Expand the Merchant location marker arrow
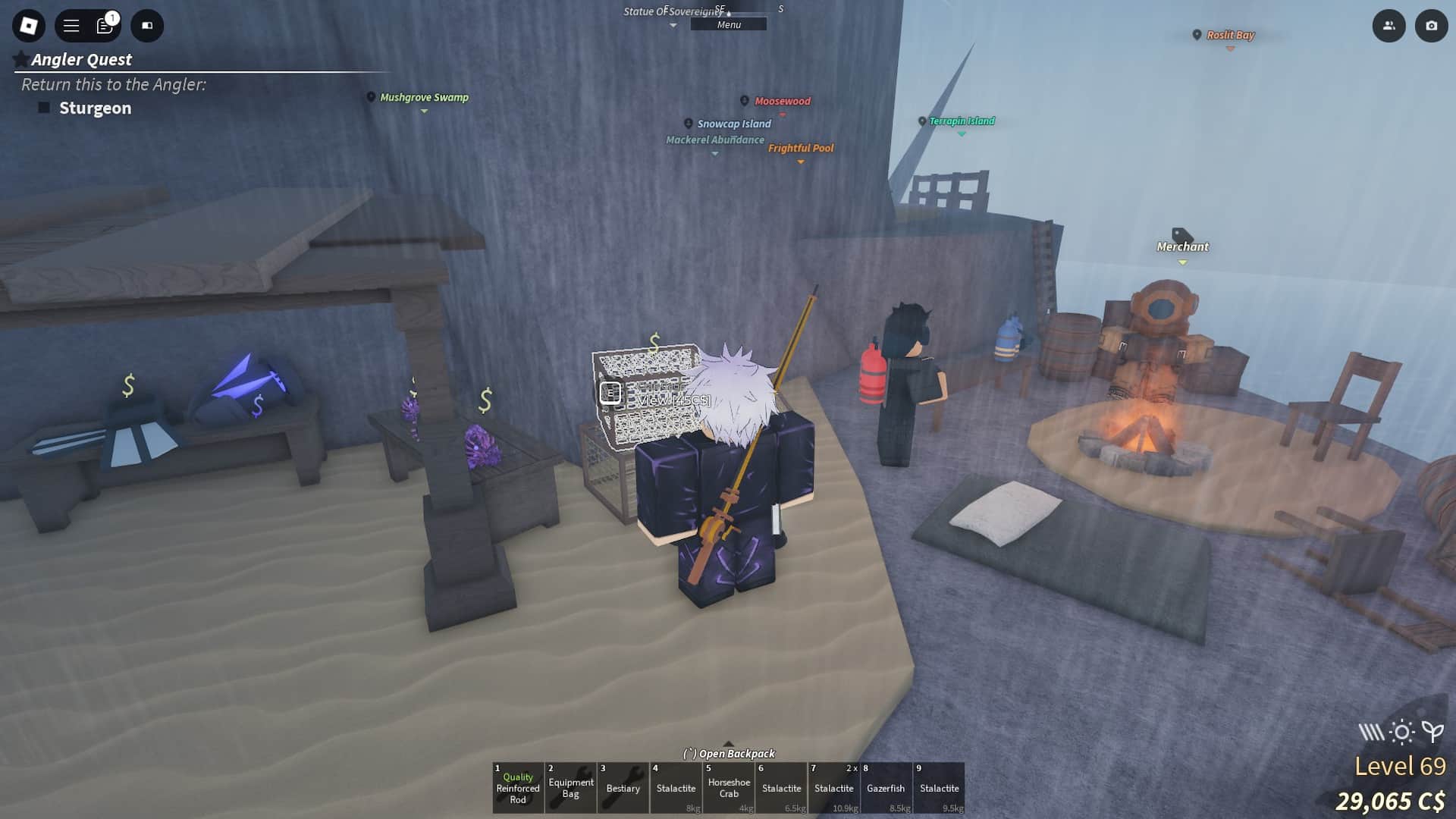The image size is (1456, 819). click(x=1181, y=261)
